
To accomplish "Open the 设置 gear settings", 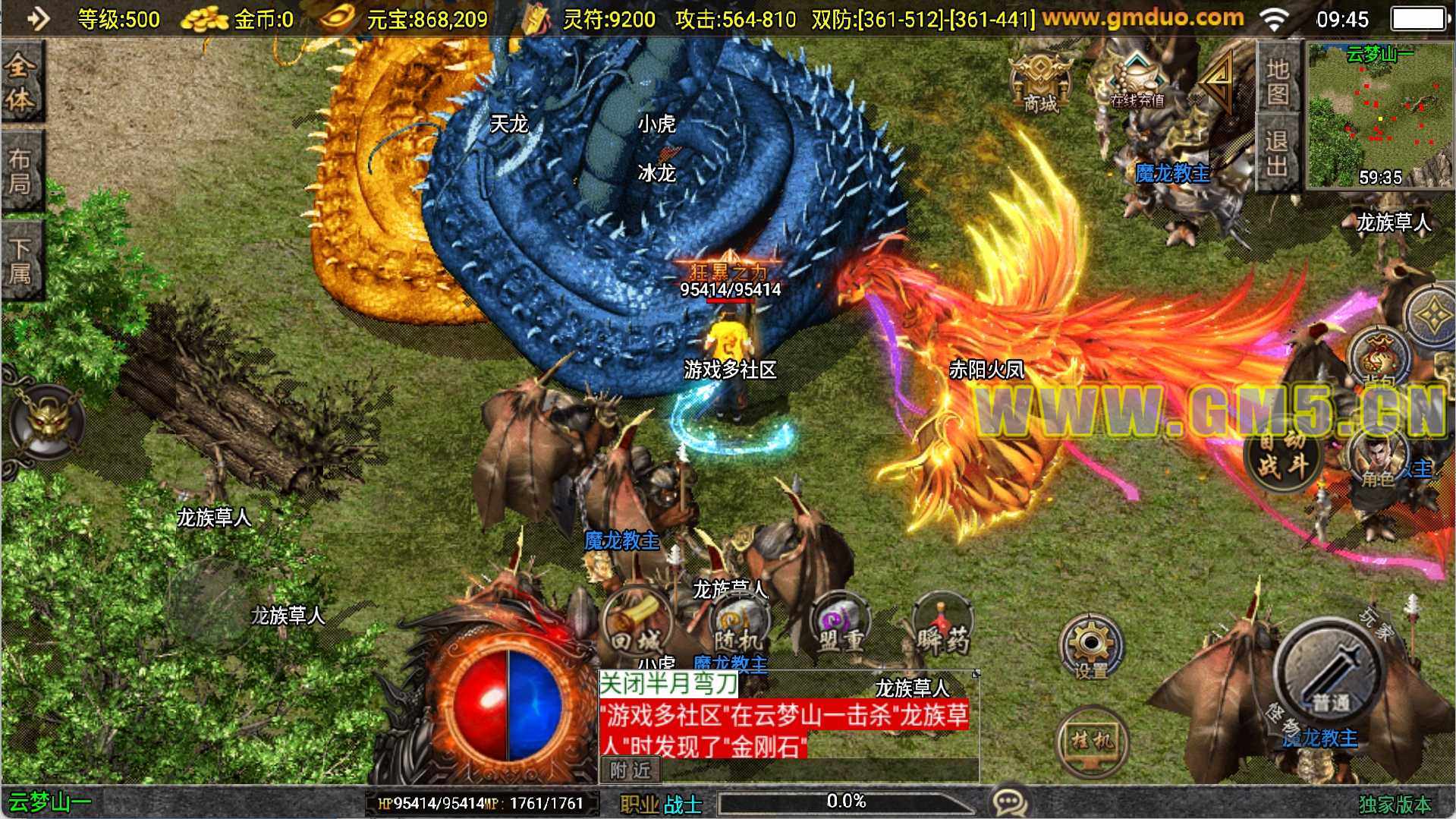I will coord(1090,649).
